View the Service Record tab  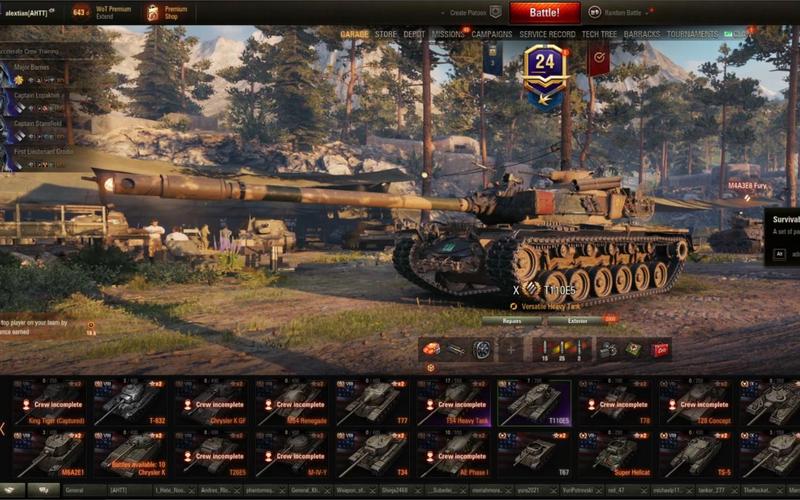(x=547, y=34)
